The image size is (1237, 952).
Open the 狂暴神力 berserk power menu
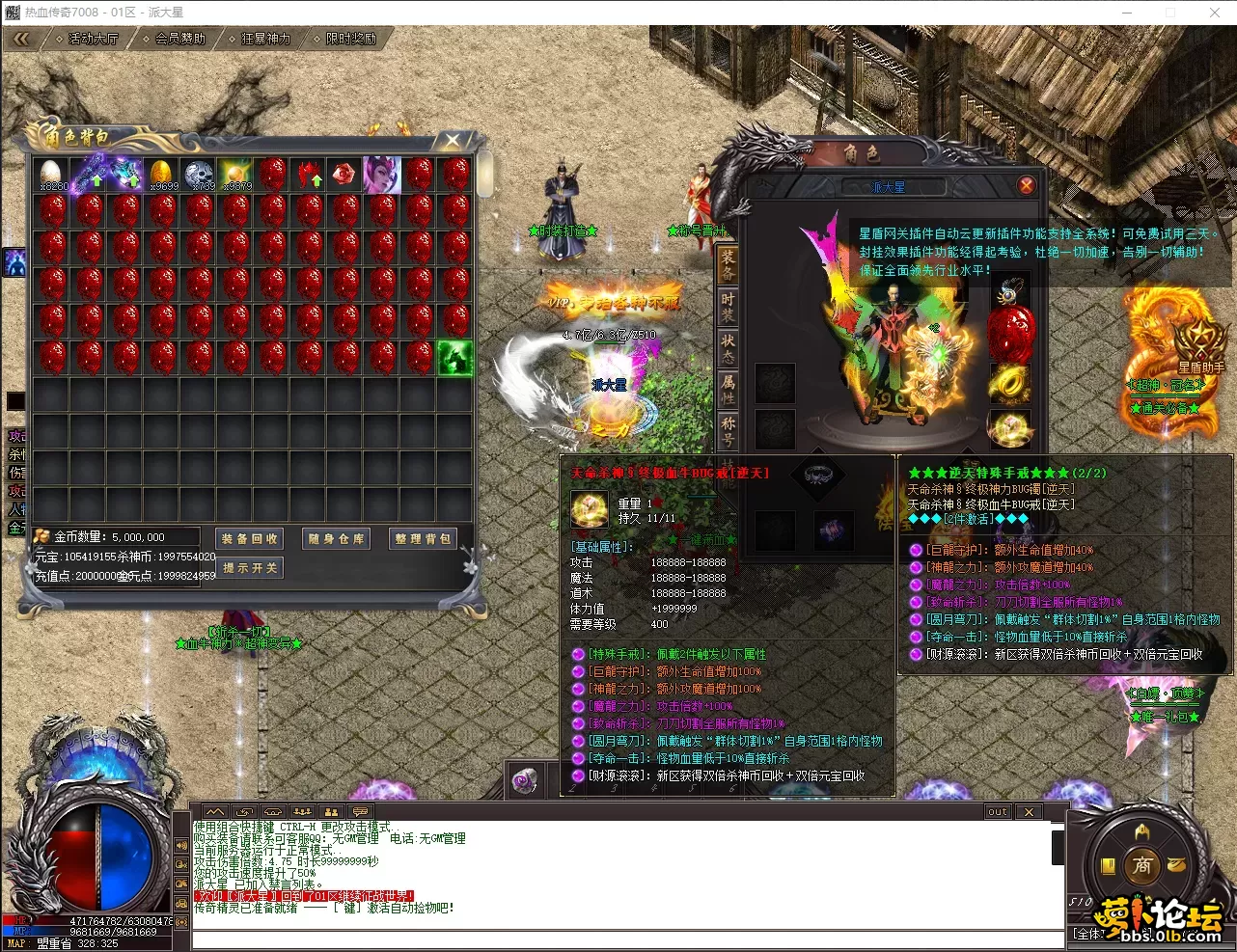click(x=264, y=39)
